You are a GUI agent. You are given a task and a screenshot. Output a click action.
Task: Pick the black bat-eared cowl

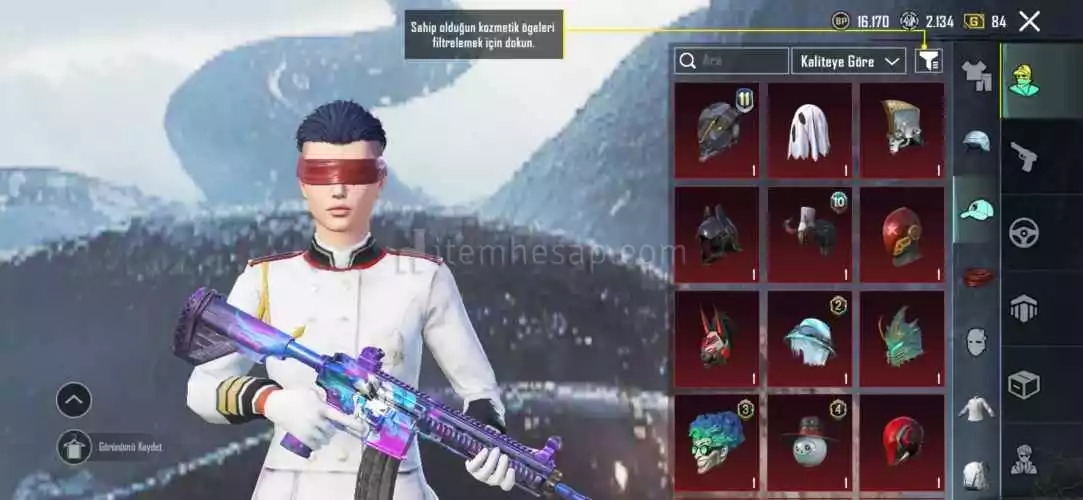tap(716, 235)
